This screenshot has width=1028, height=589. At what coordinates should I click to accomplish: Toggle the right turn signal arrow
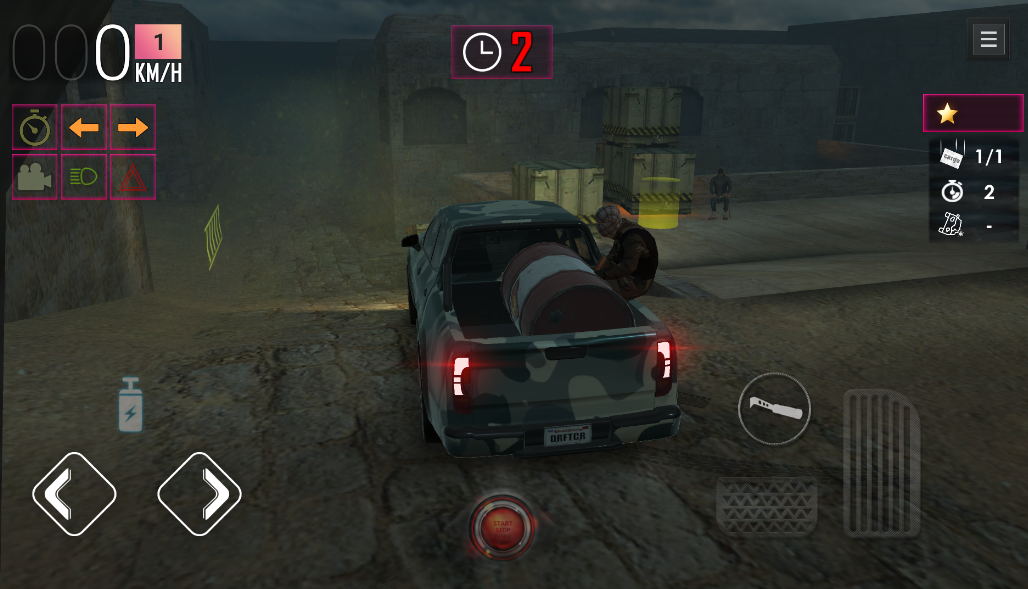pyautogui.click(x=133, y=127)
